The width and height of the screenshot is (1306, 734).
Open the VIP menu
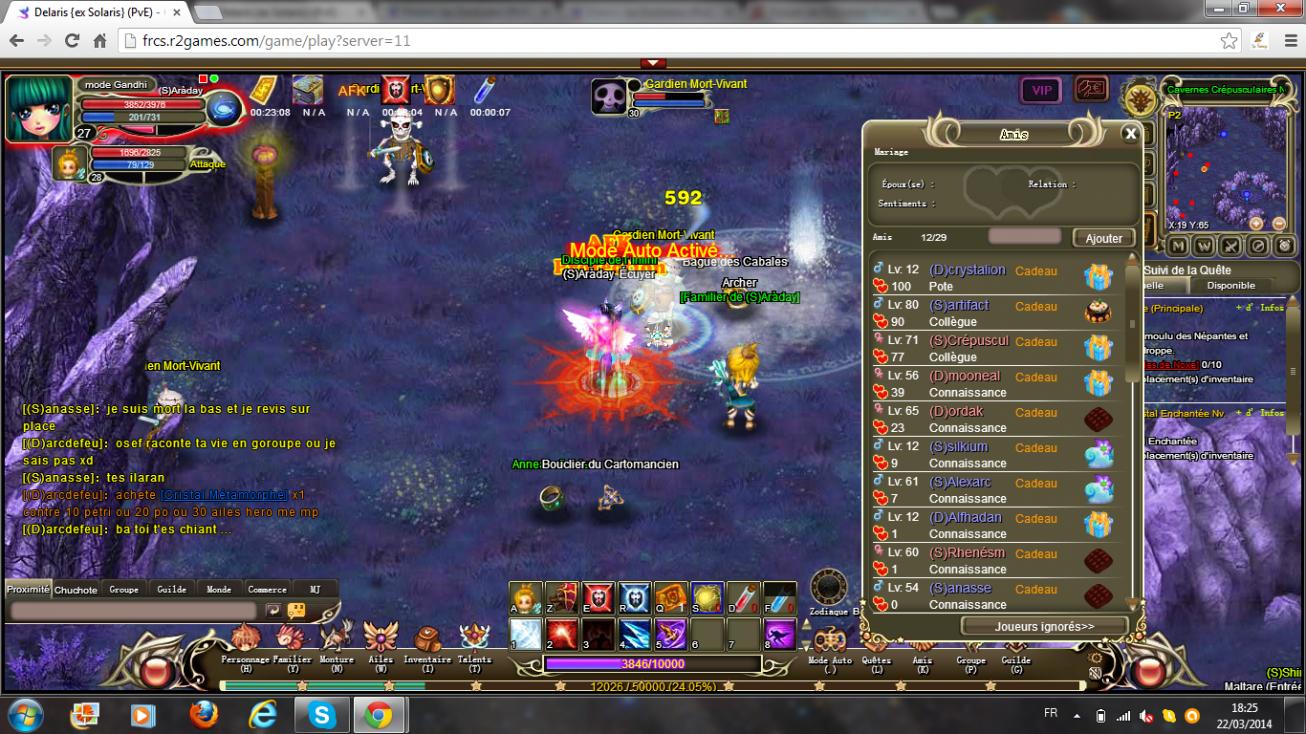(1041, 90)
